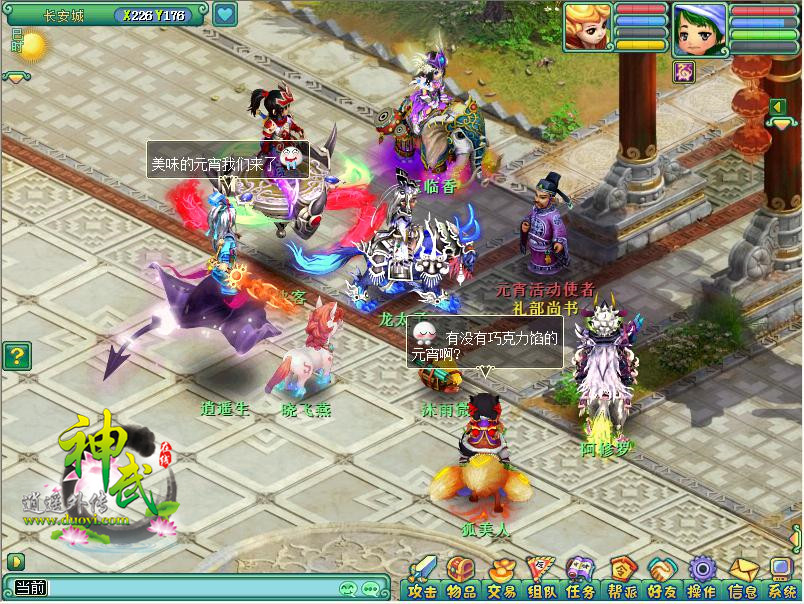Open the 交易 (Trade) gold ingot button
804x604 pixels.
(x=501, y=580)
